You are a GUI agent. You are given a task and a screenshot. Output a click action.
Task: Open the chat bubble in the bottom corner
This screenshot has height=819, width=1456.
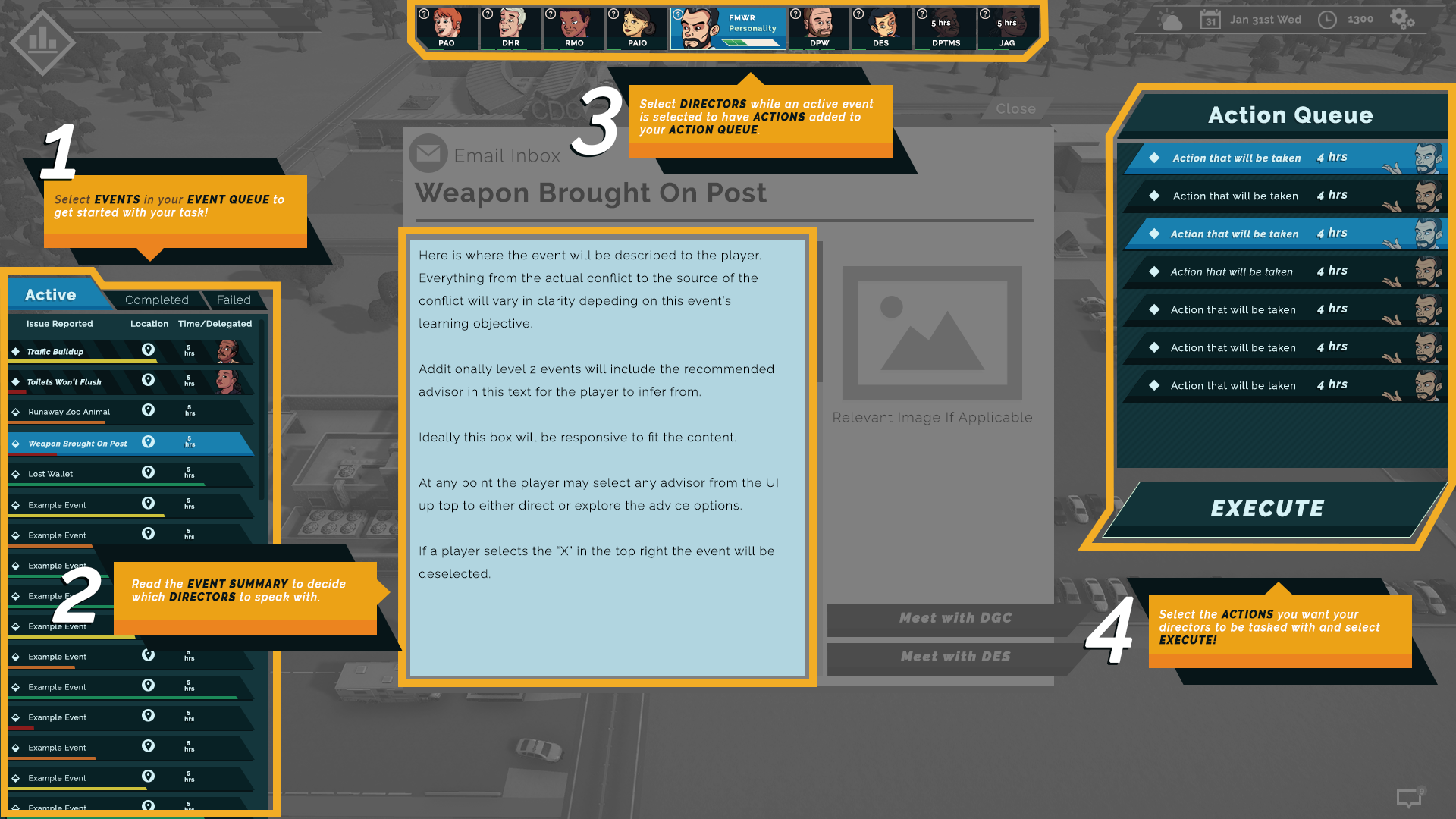tap(1410, 798)
